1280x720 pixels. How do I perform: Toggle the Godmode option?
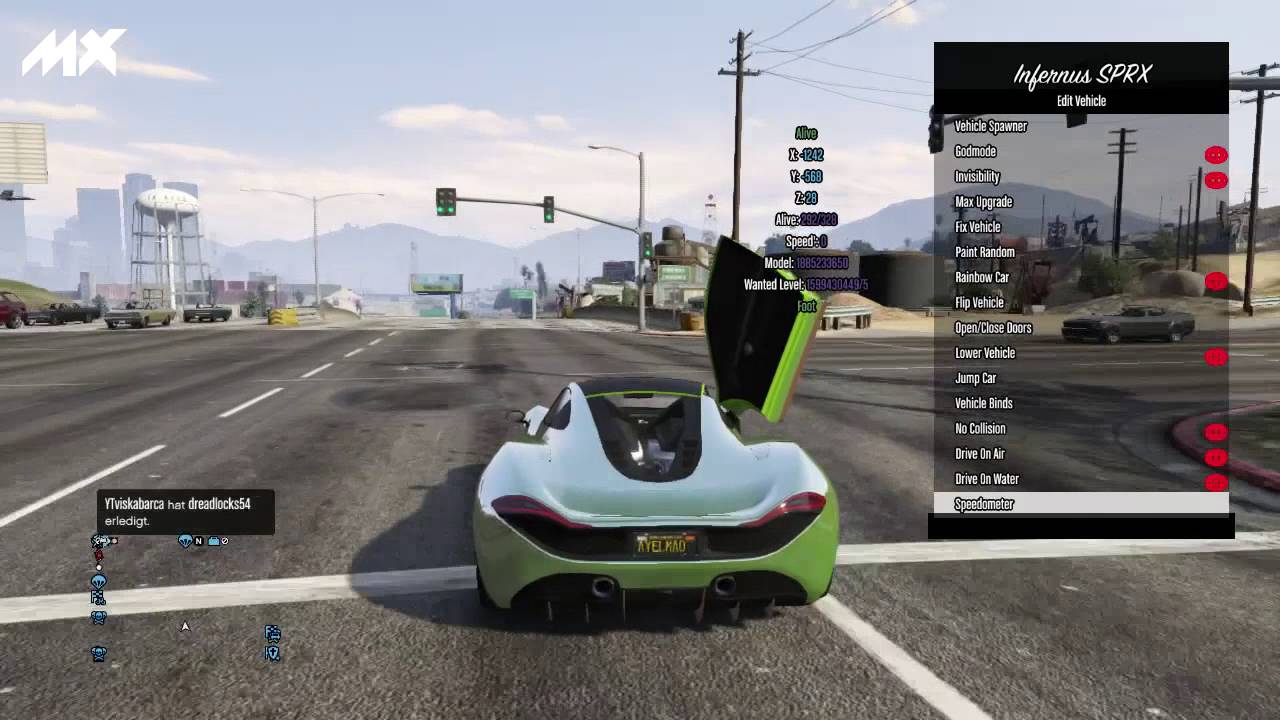click(x=975, y=152)
